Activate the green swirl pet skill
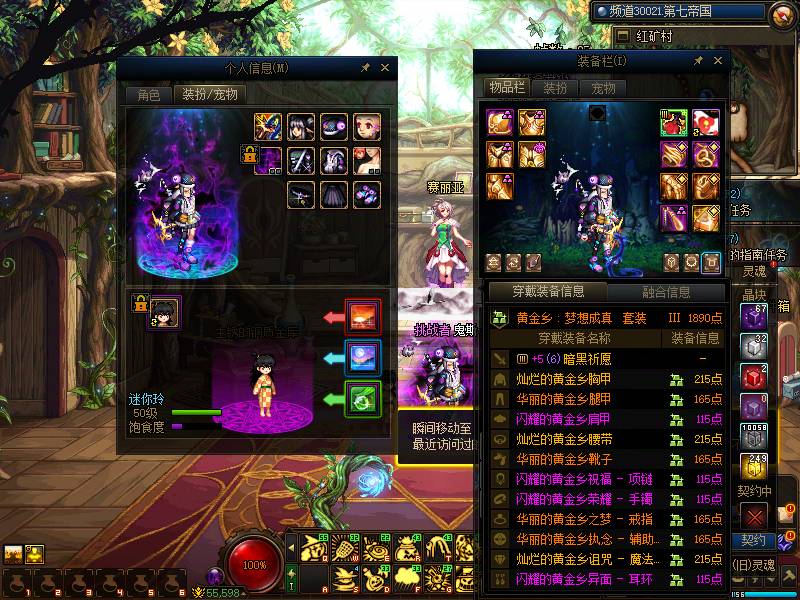The height and width of the screenshot is (600, 800). (361, 399)
